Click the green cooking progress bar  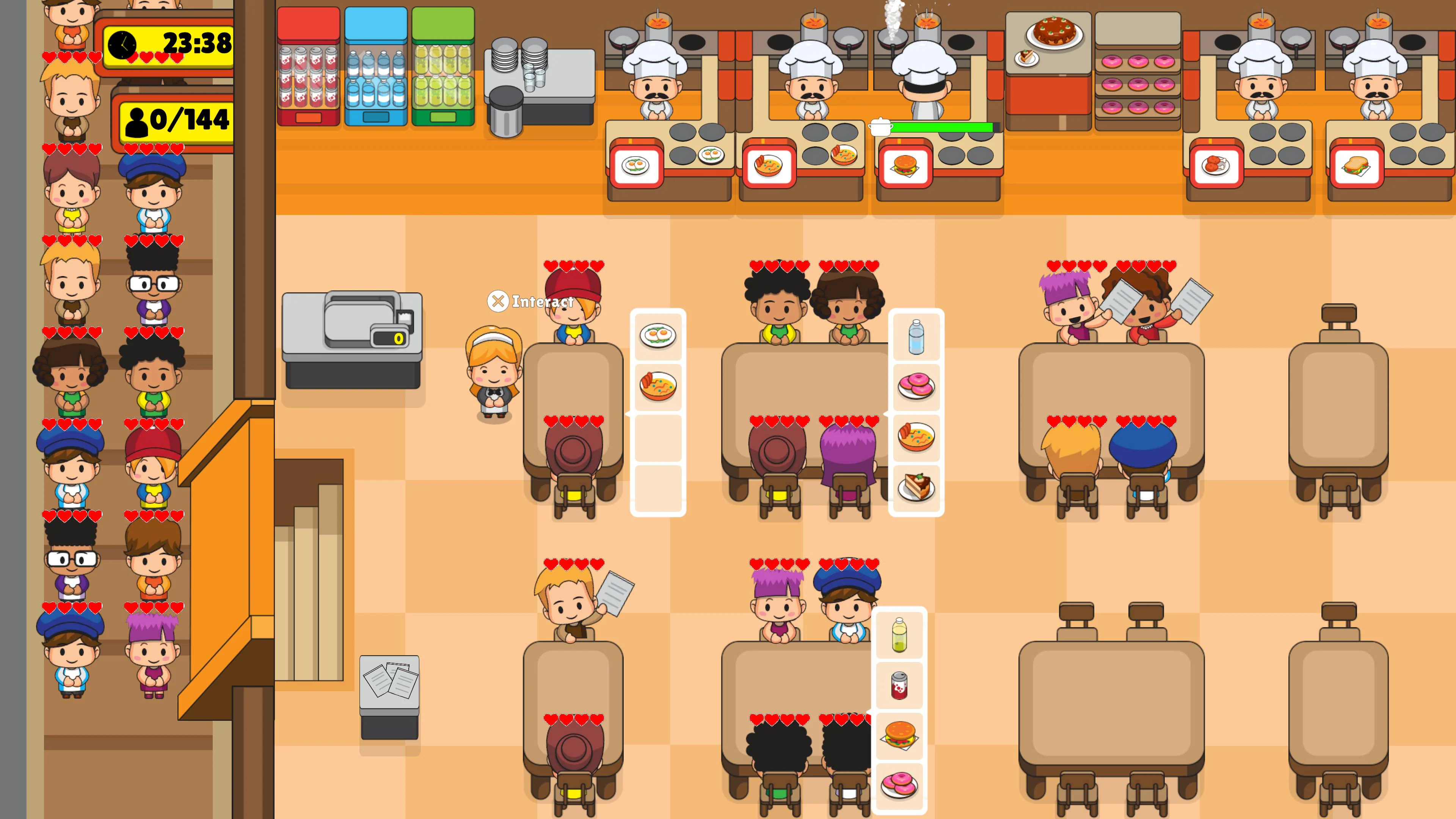[x=941, y=128]
